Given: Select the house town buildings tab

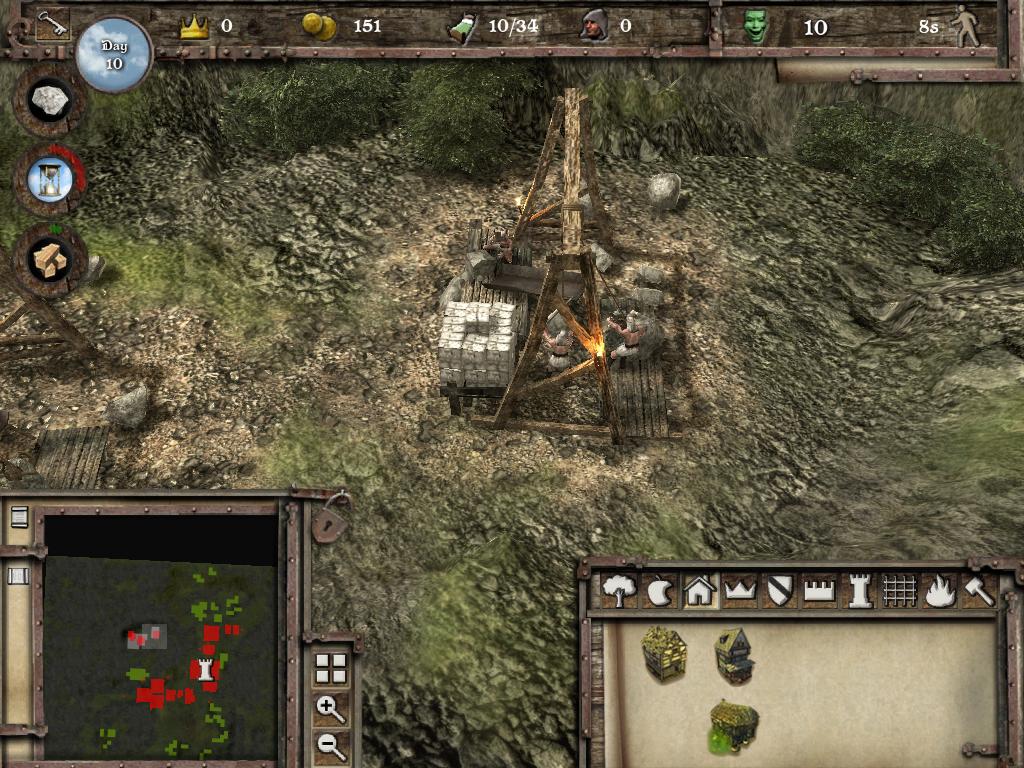Looking at the screenshot, I should [700, 591].
